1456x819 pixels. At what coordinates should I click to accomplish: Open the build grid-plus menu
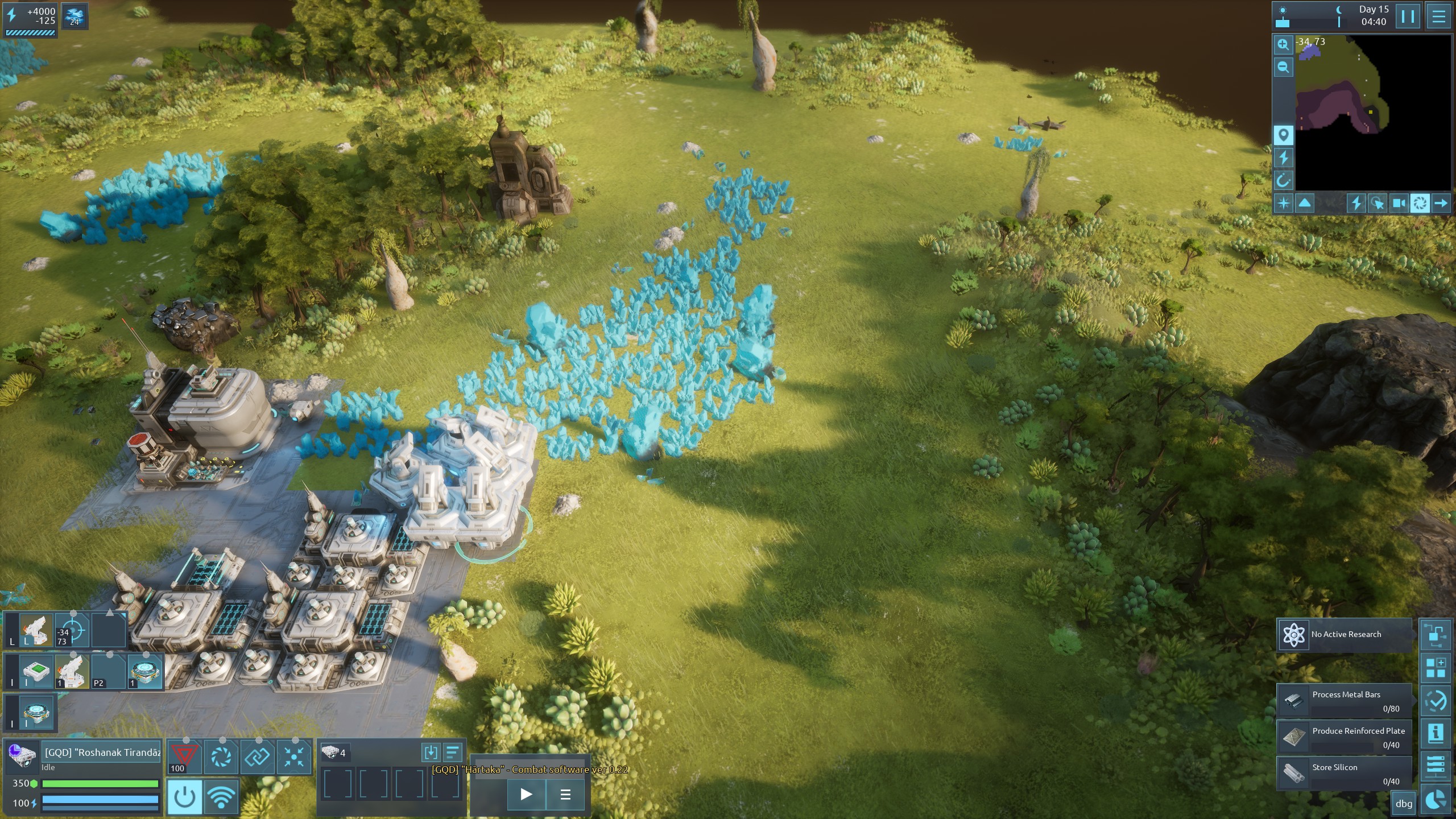coord(1436,668)
